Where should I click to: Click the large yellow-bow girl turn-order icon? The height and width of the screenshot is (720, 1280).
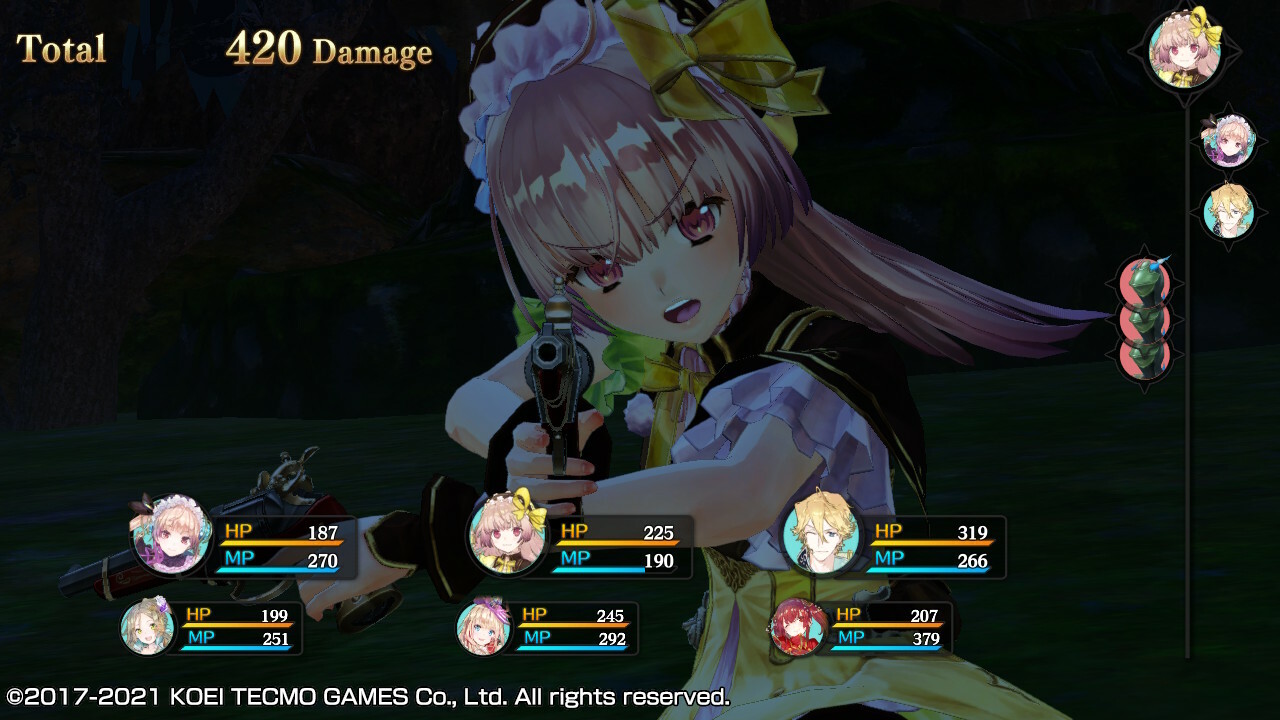[1184, 46]
